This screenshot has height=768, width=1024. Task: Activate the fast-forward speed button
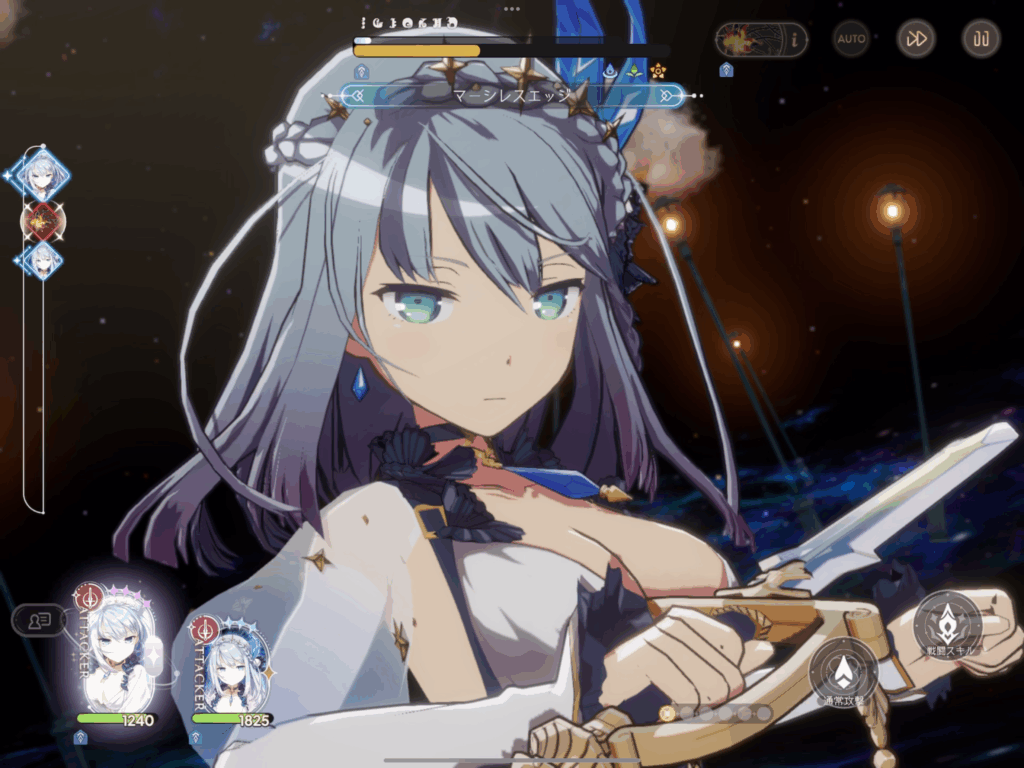pyautogui.click(x=916, y=39)
